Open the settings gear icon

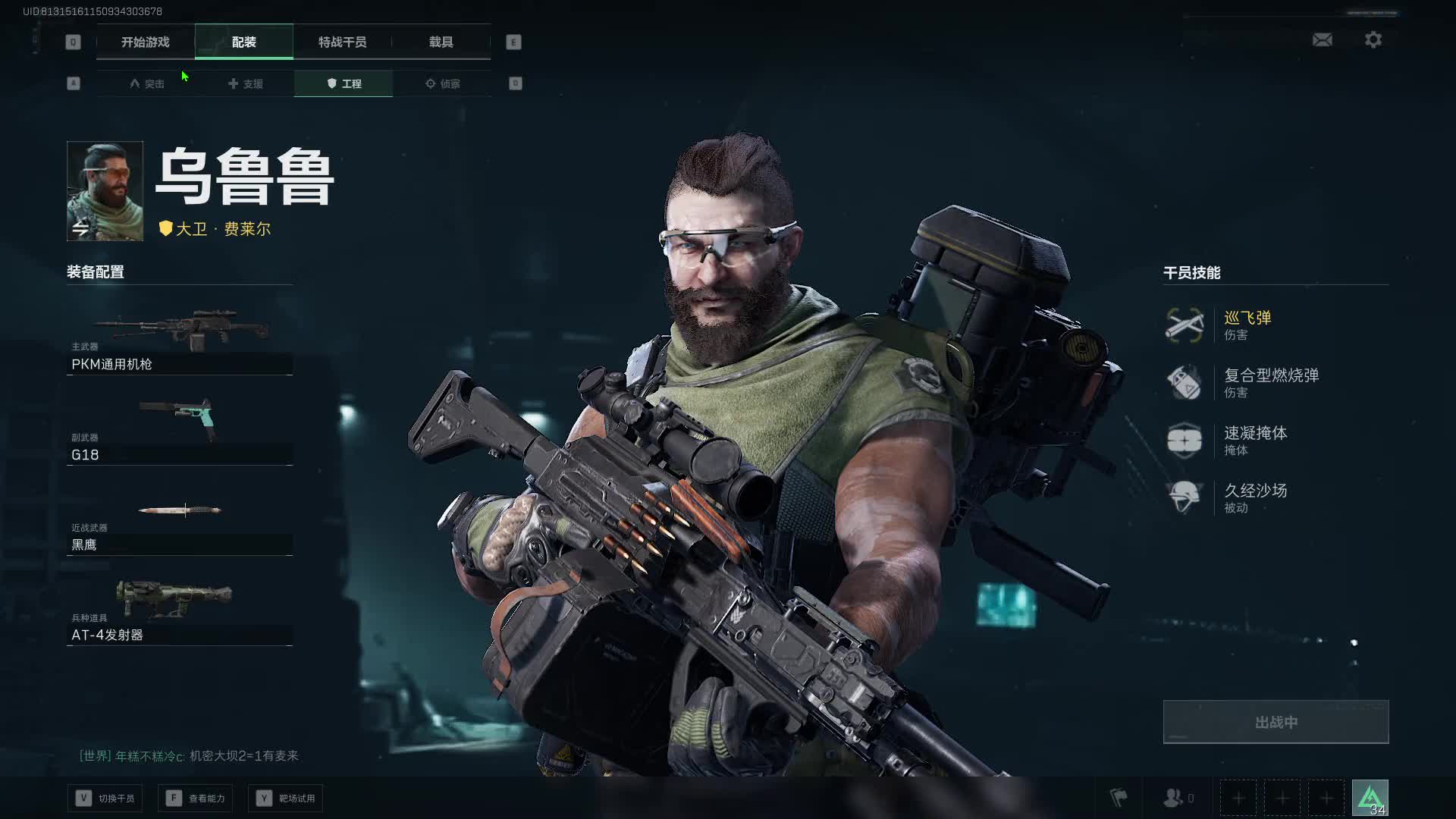tap(1373, 39)
